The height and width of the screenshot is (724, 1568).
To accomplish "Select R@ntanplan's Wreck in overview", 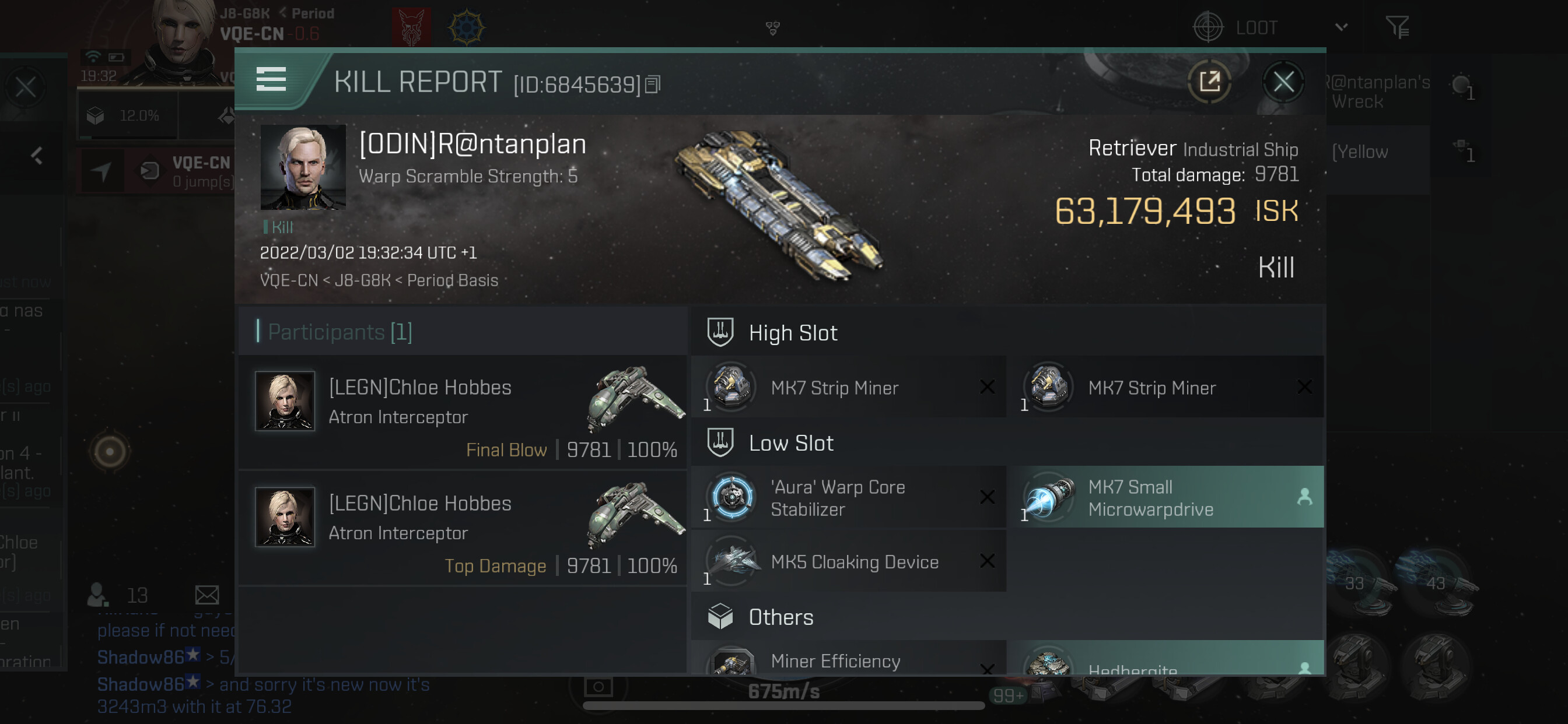I will [1381, 92].
